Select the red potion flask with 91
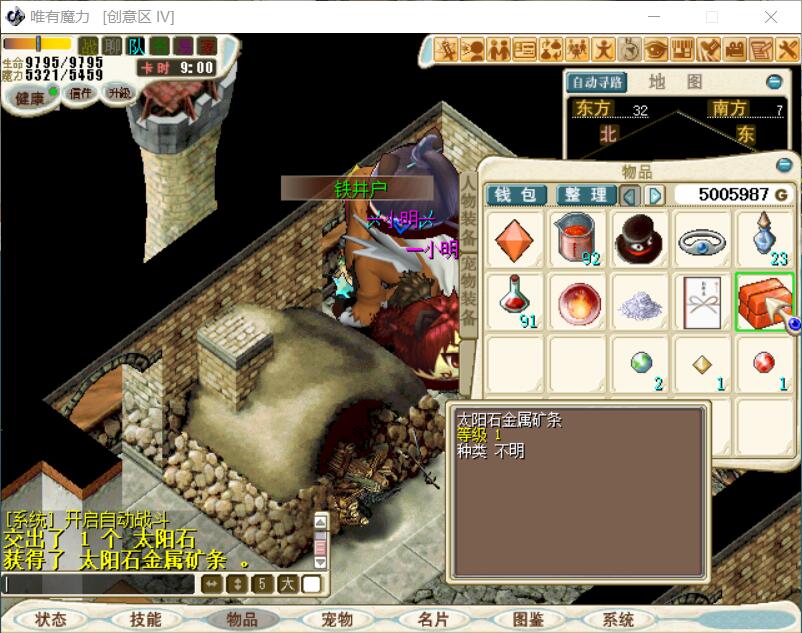Viewport: 802px width, 633px height. tap(514, 301)
